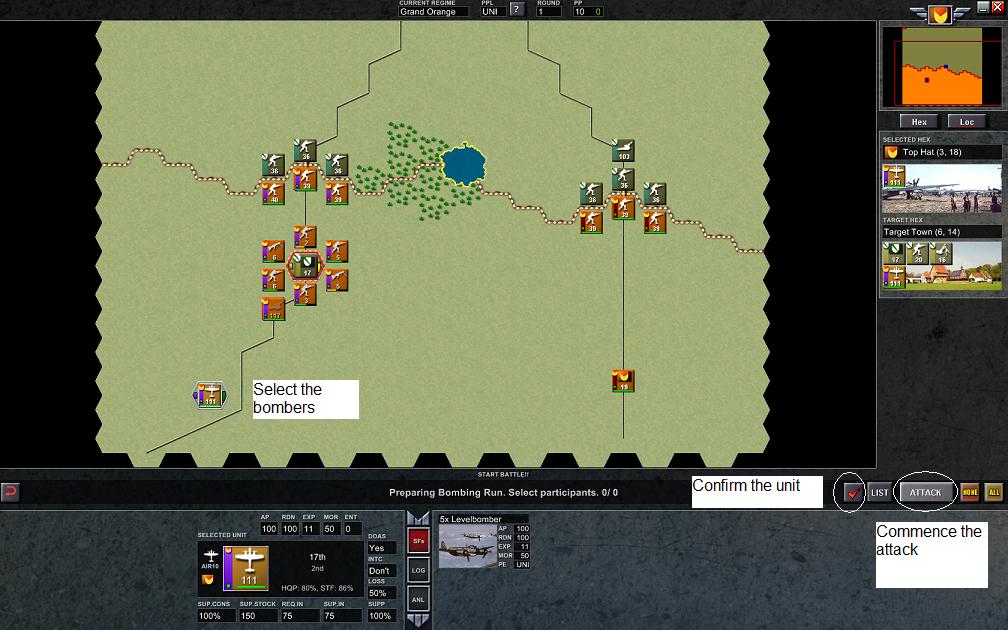Viewport: 1008px width, 630px height.
Task: Switch to the Loc view tab
Action: (x=967, y=122)
